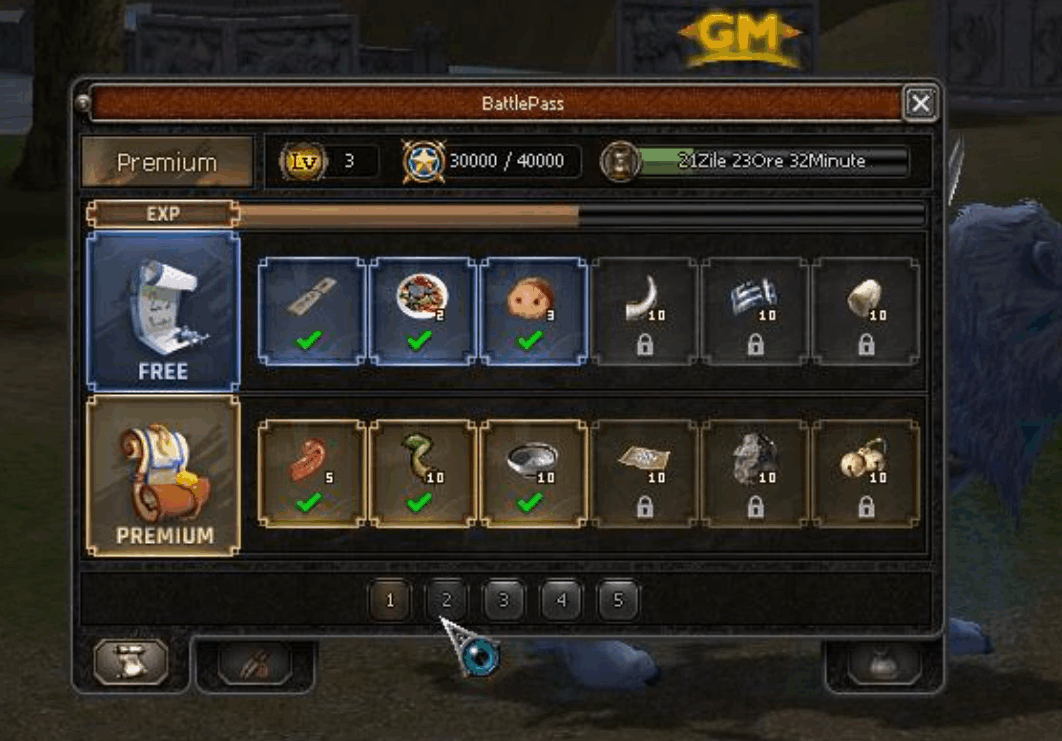Choose the silver bowl premium reward
Screen dimensions: 1062x741
coord(532,473)
